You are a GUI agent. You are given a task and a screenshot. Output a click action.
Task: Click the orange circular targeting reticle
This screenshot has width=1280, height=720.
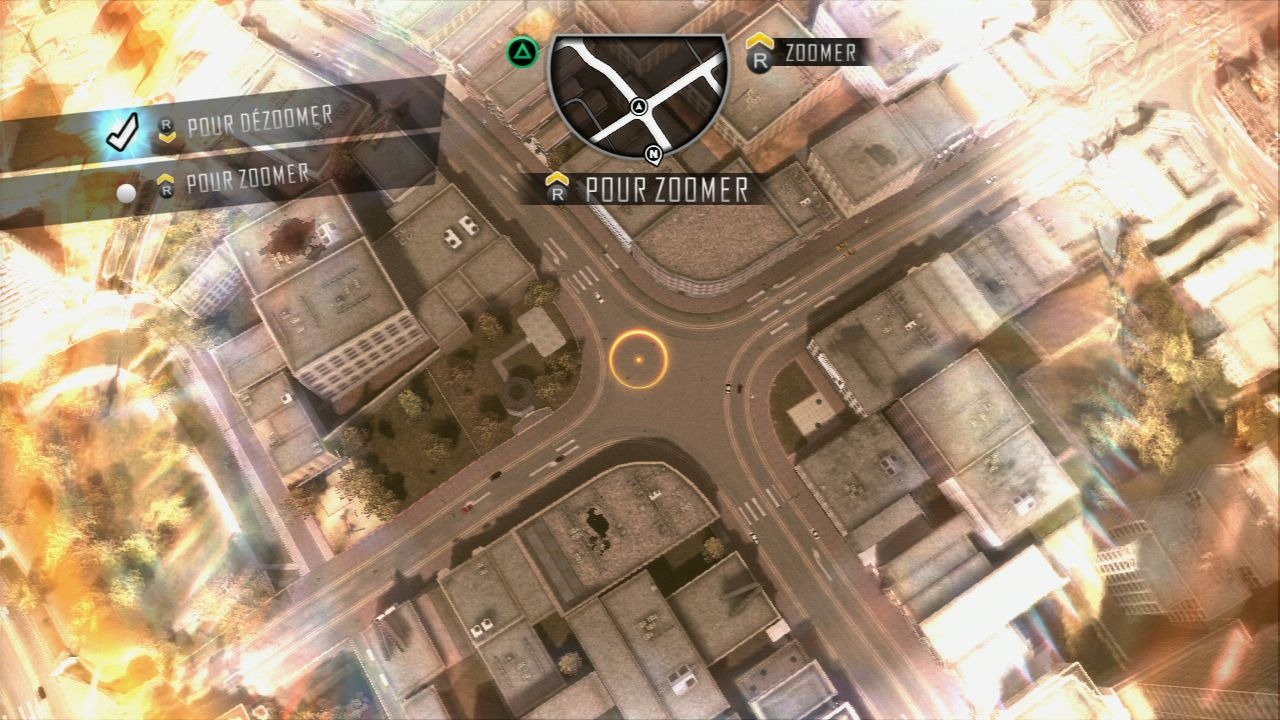click(x=638, y=359)
